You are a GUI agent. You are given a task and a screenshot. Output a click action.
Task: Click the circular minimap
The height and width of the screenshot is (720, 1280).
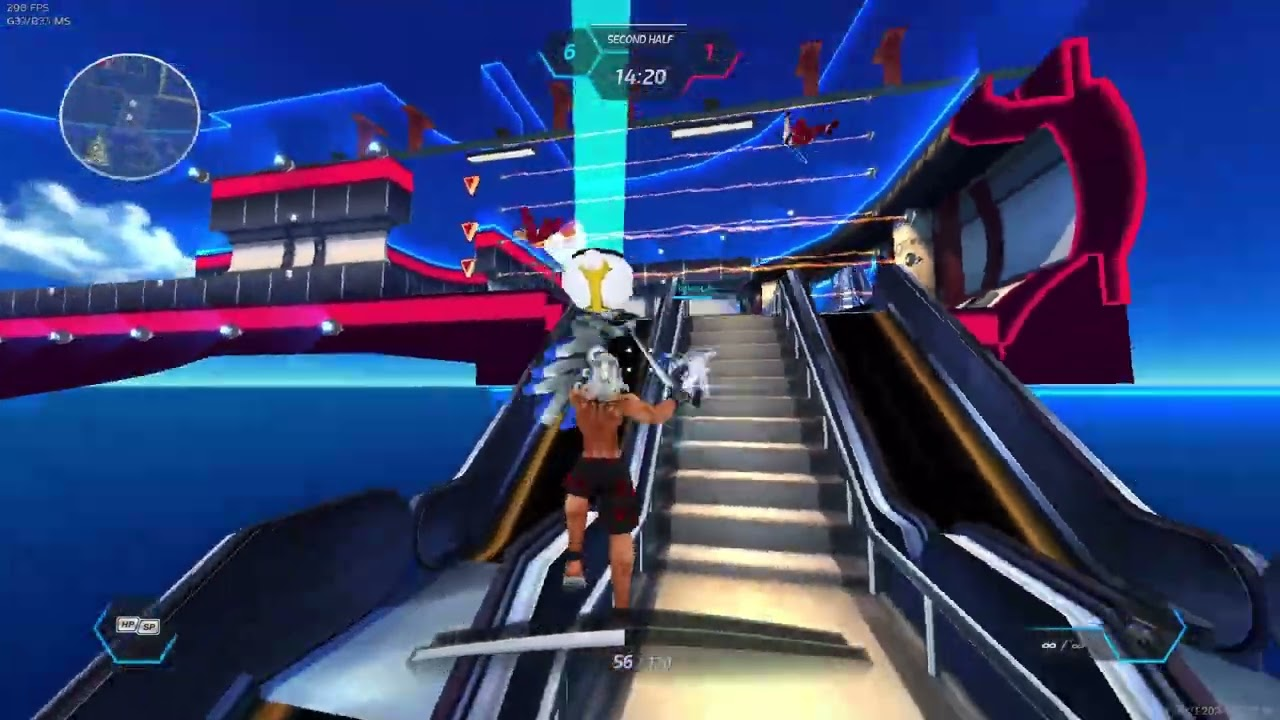pyautogui.click(x=130, y=117)
